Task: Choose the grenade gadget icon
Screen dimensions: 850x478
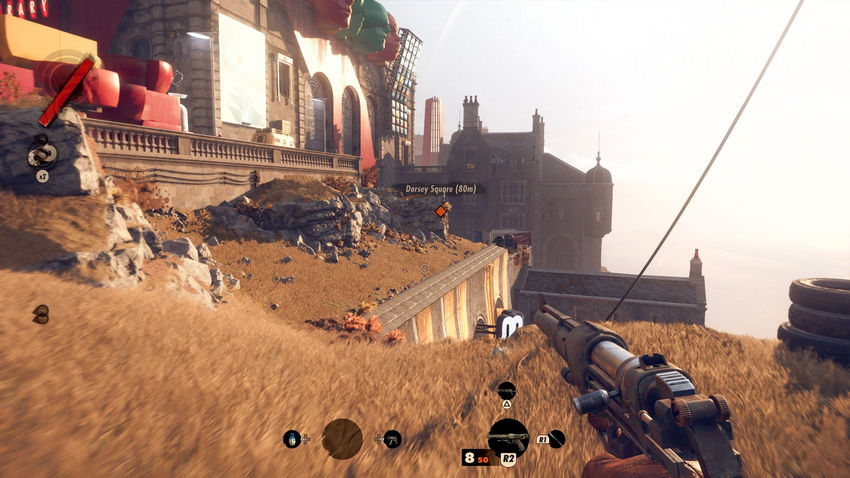Action: [292, 438]
